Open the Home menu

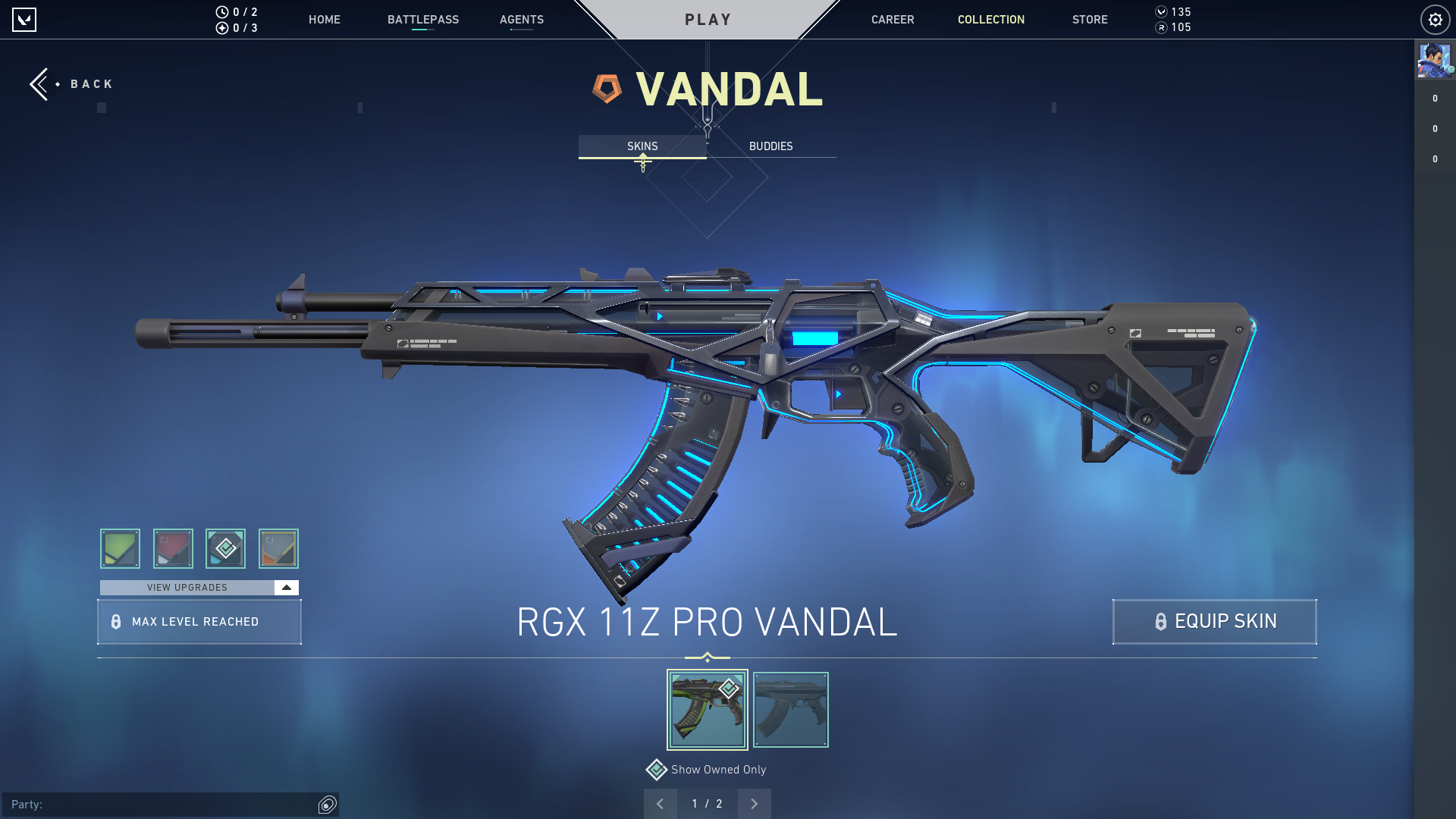coord(324,20)
